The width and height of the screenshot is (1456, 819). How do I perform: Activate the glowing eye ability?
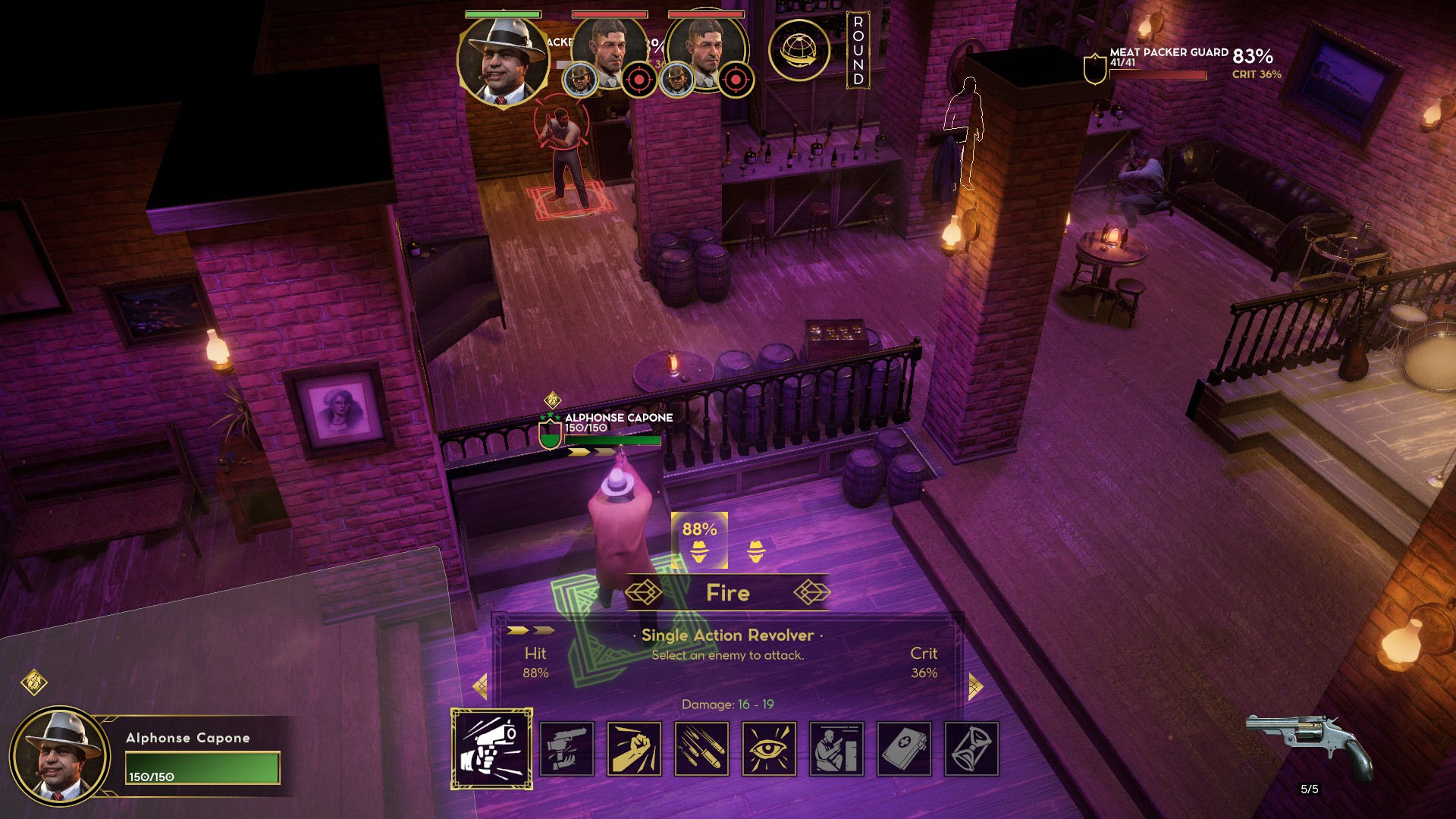(769, 748)
